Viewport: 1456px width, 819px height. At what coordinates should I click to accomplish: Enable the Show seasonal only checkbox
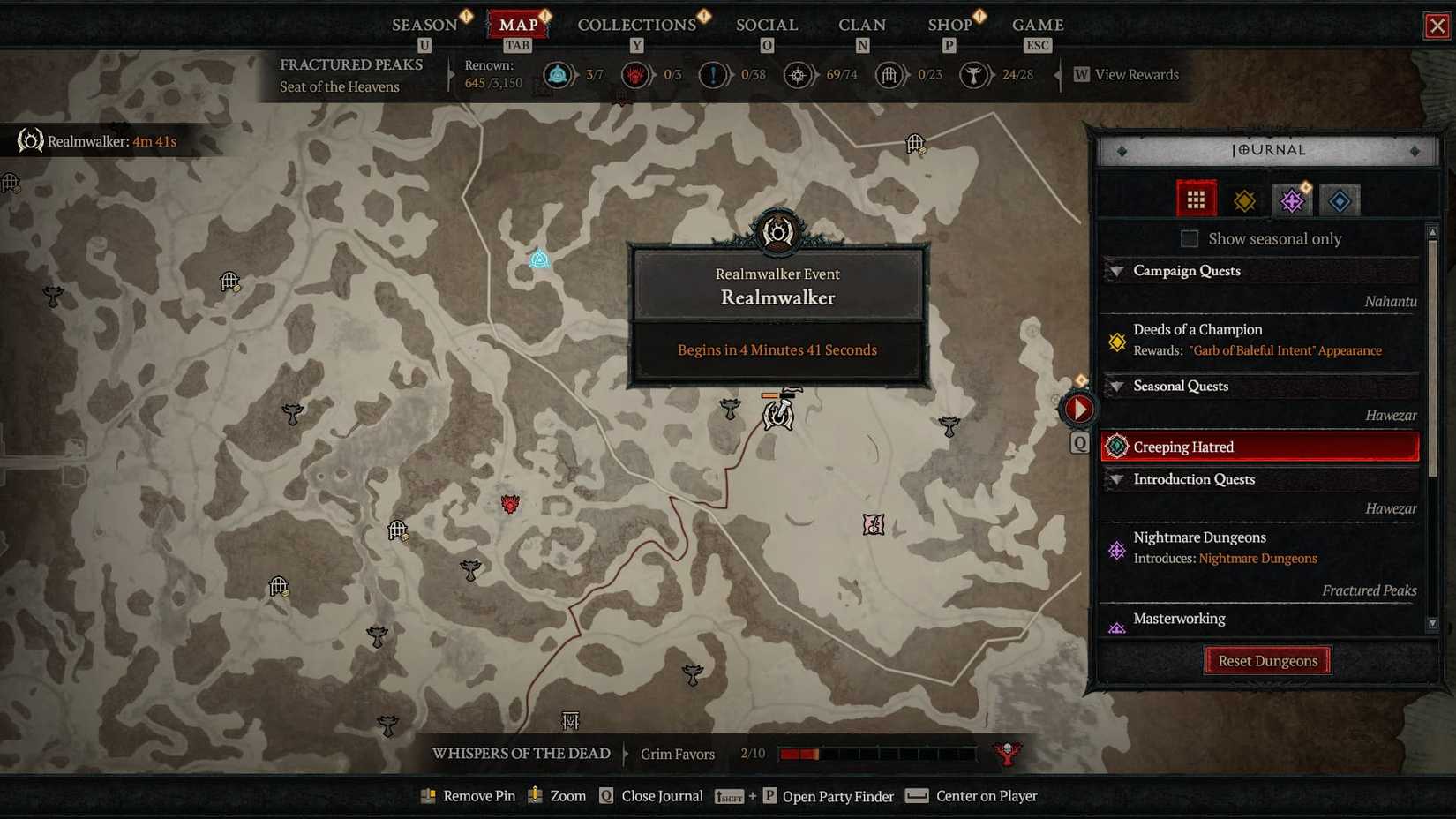(x=1189, y=238)
